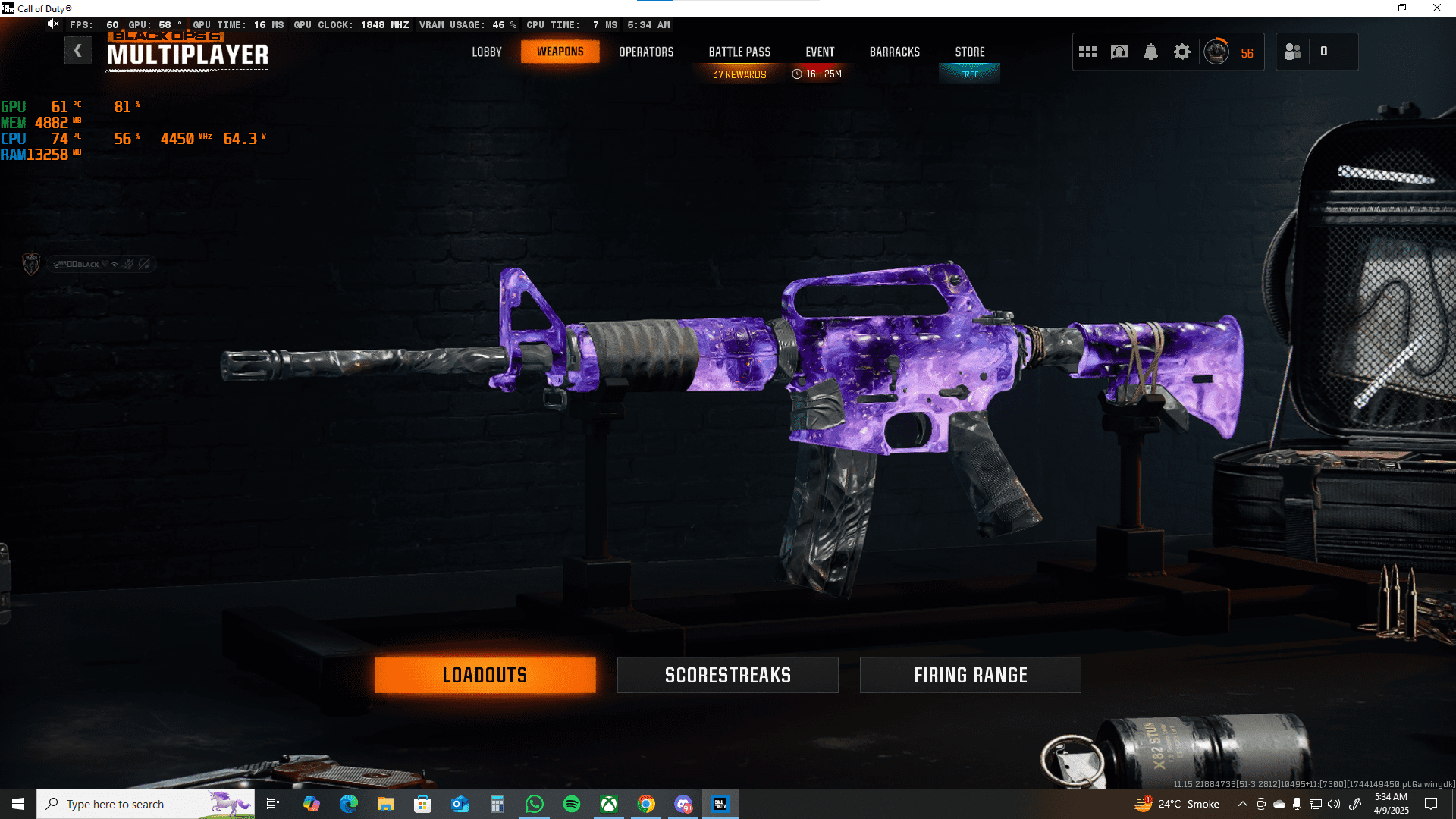This screenshot has width=1456, height=819.
Task: Open the Firing Range
Action: click(x=970, y=675)
